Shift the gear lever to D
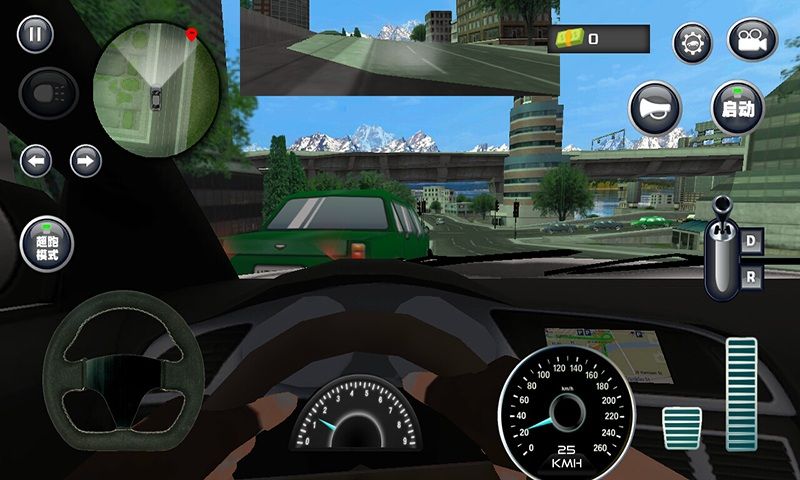 tap(753, 240)
